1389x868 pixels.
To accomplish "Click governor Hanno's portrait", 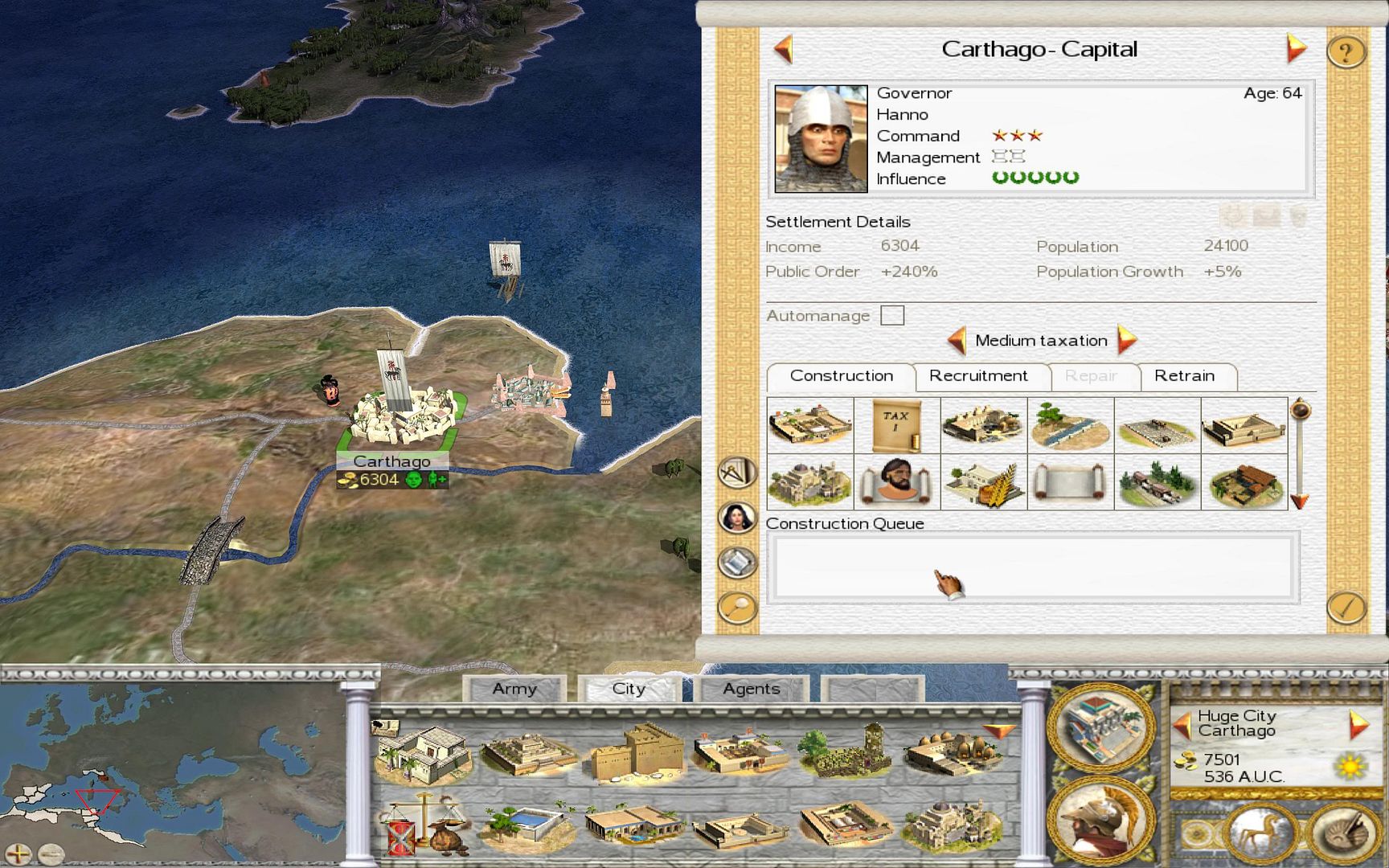I will [x=821, y=138].
